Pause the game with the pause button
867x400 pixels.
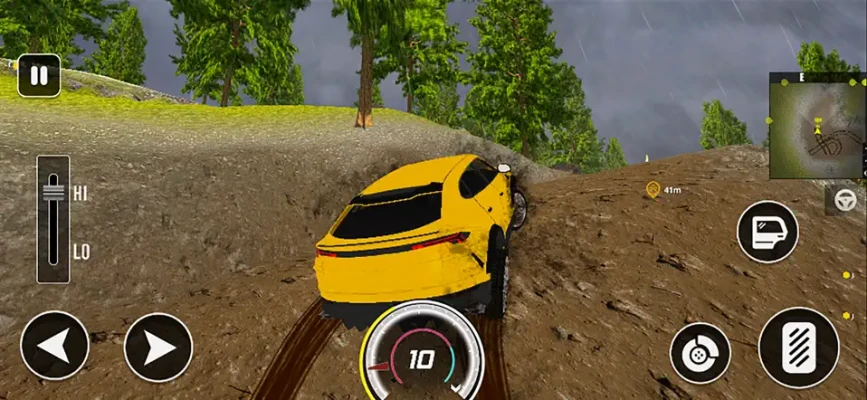tap(39, 75)
